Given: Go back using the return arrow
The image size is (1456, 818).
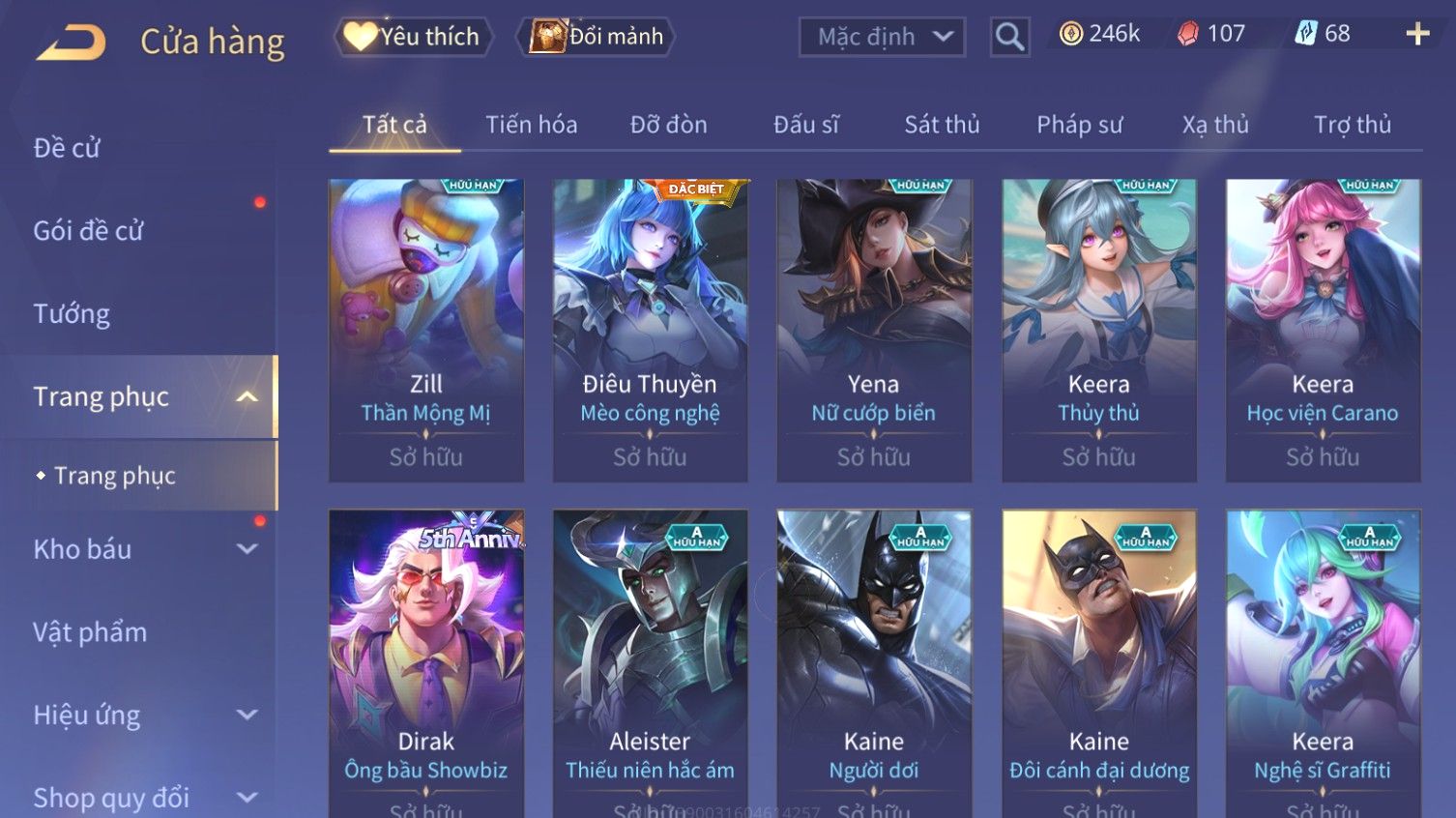Looking at the screenshot, I should 71,42.
